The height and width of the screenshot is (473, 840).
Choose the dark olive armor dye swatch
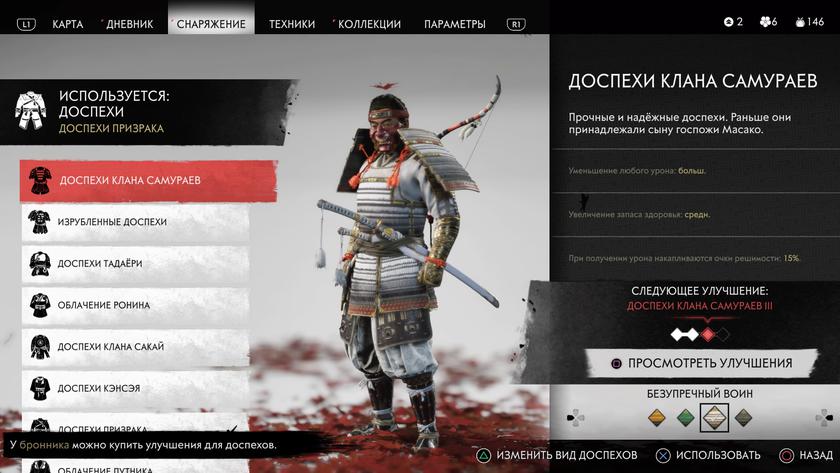coord(742,417)
